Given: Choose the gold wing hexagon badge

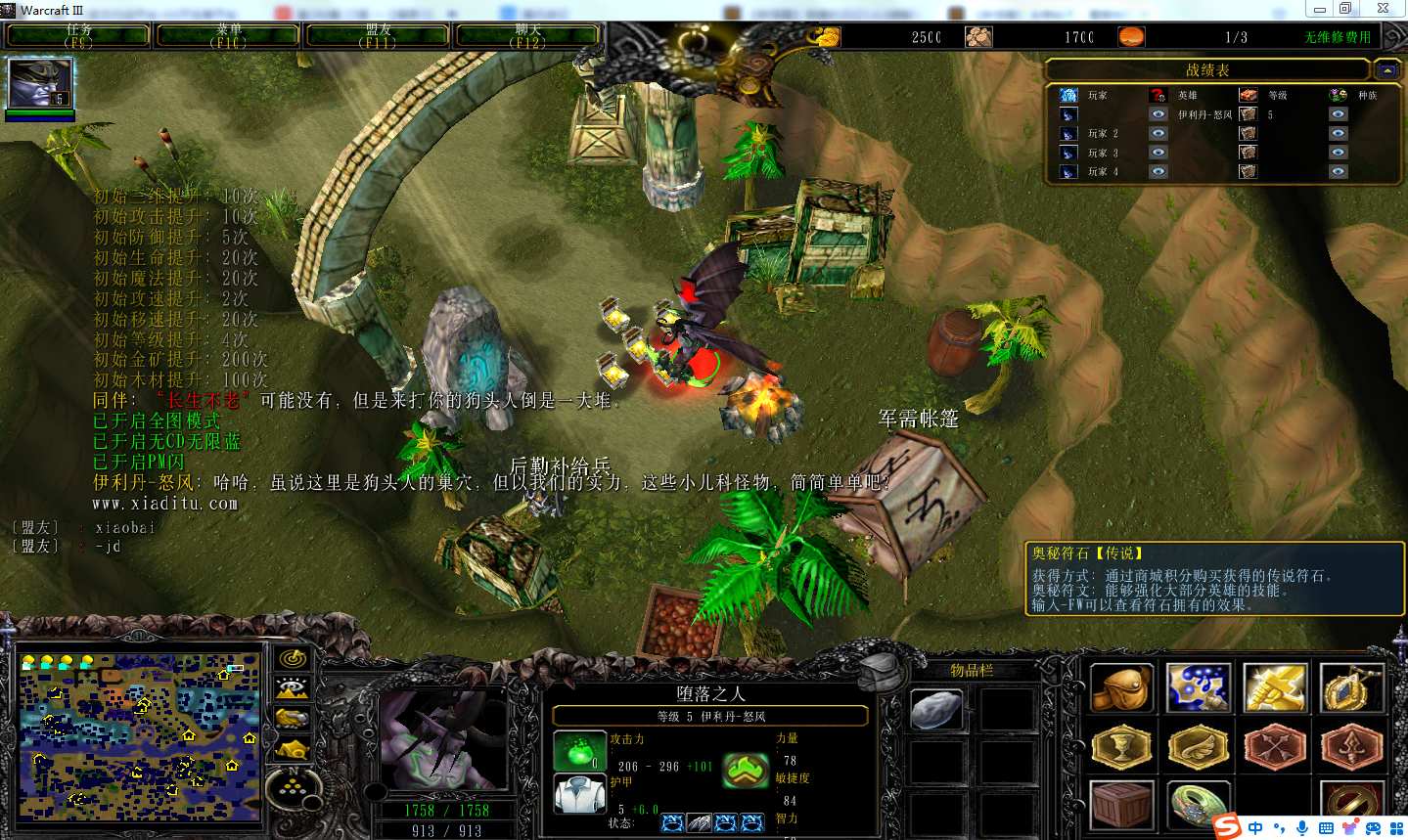Looking at the screenshot, I should (1198, 748).
